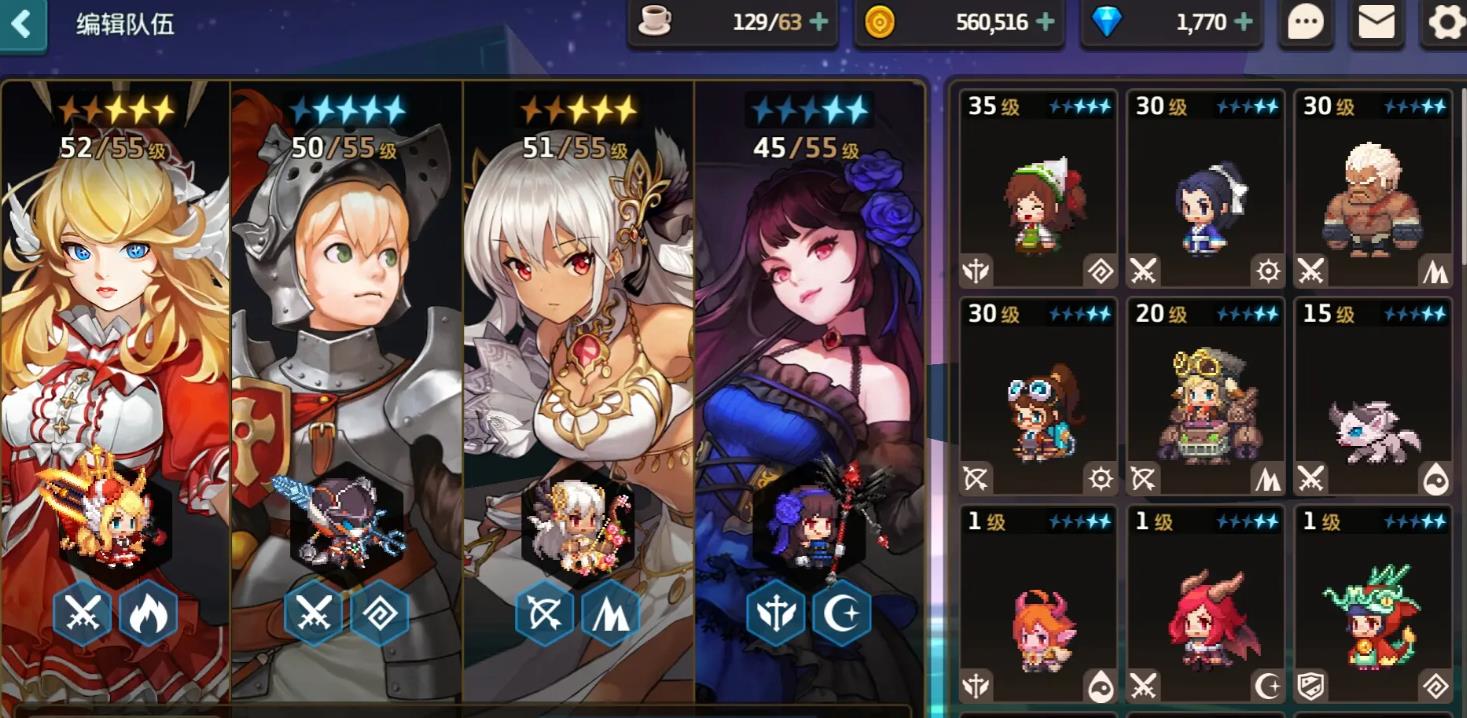Image resolution: width=1467 pixels, height=718 pixels.
Task: Choose the level 35 green-hat hero card
Action: click(x=1038, y=189)
